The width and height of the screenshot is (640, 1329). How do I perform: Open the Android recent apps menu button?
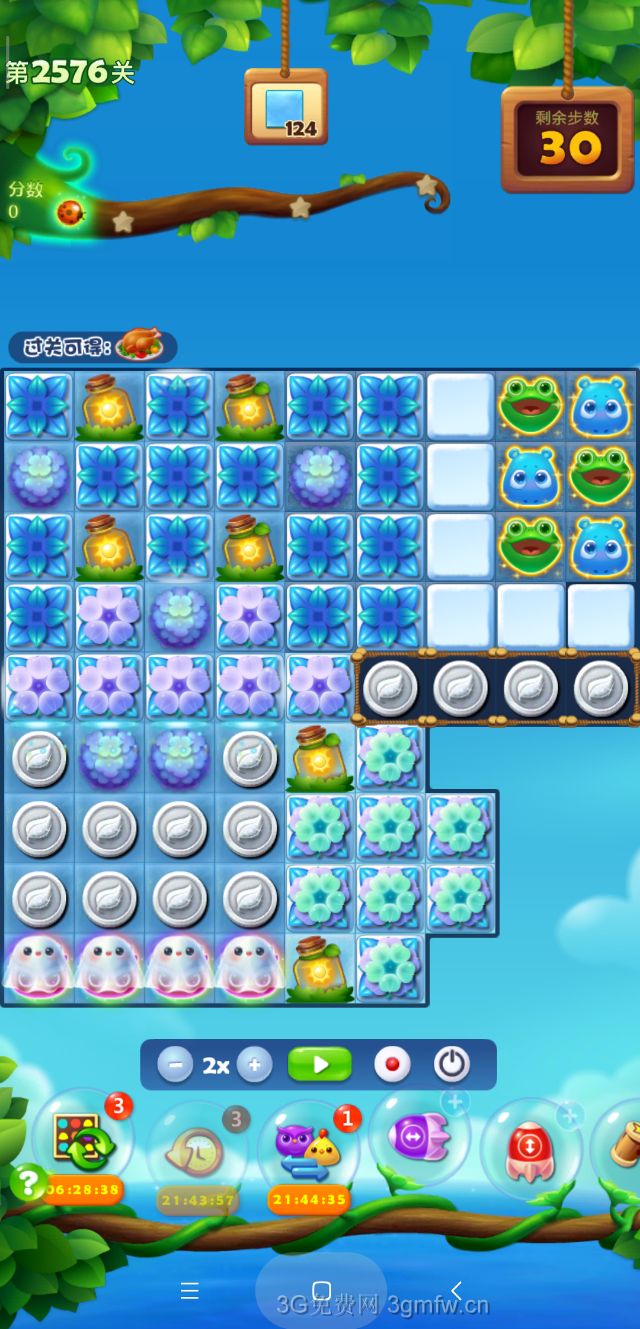(x=190, y=1290)
